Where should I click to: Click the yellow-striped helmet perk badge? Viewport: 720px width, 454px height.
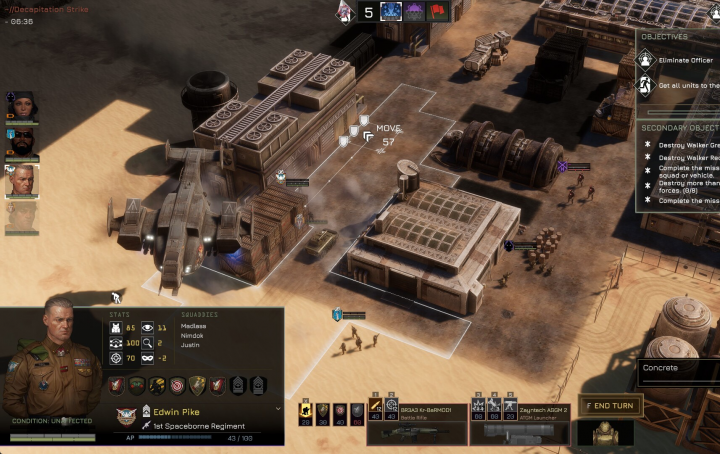pyautogui.click(x=157, y=385)
